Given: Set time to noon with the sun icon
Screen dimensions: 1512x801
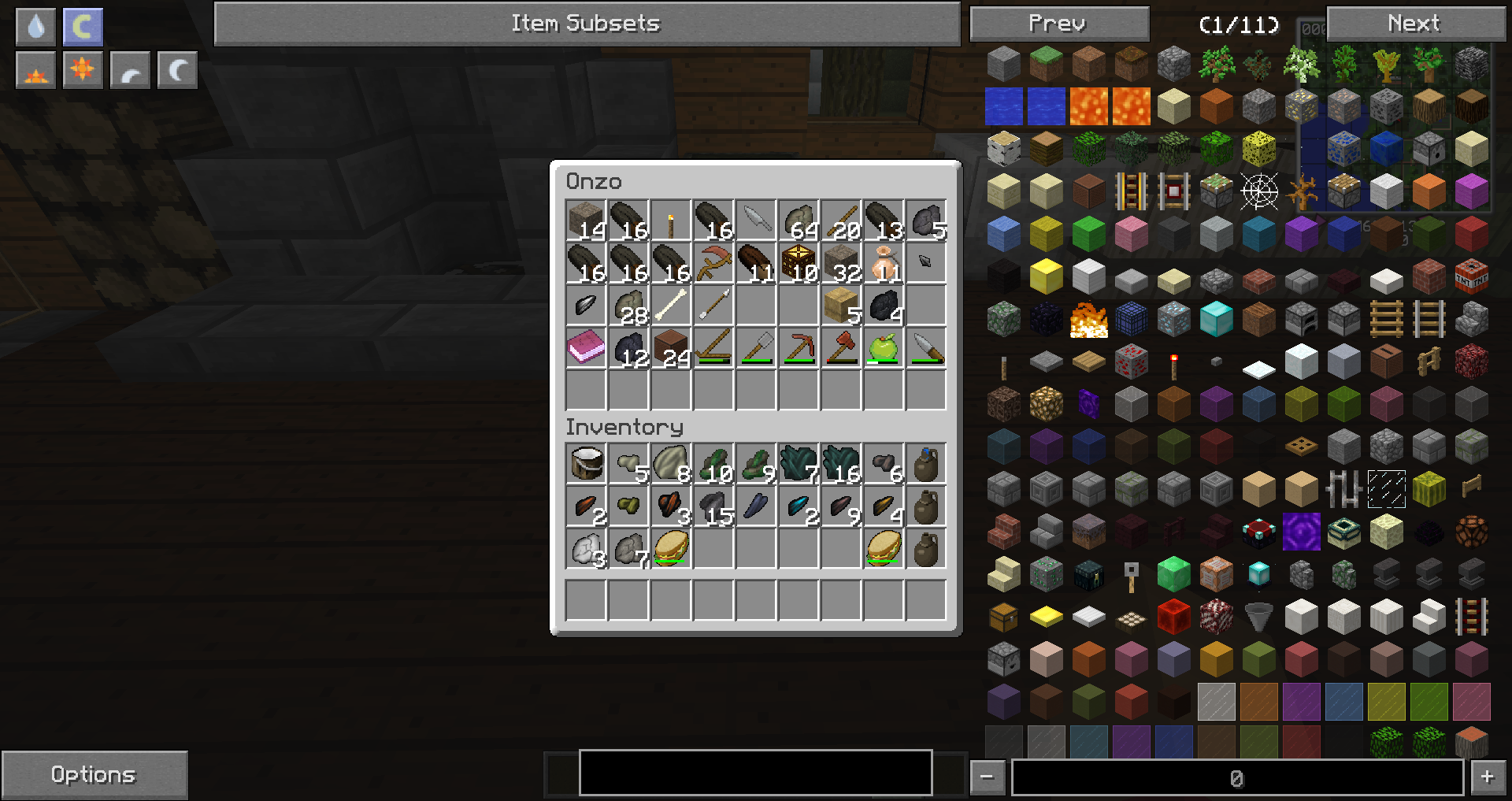Looking at the screenshot, I should pos(83,72).
